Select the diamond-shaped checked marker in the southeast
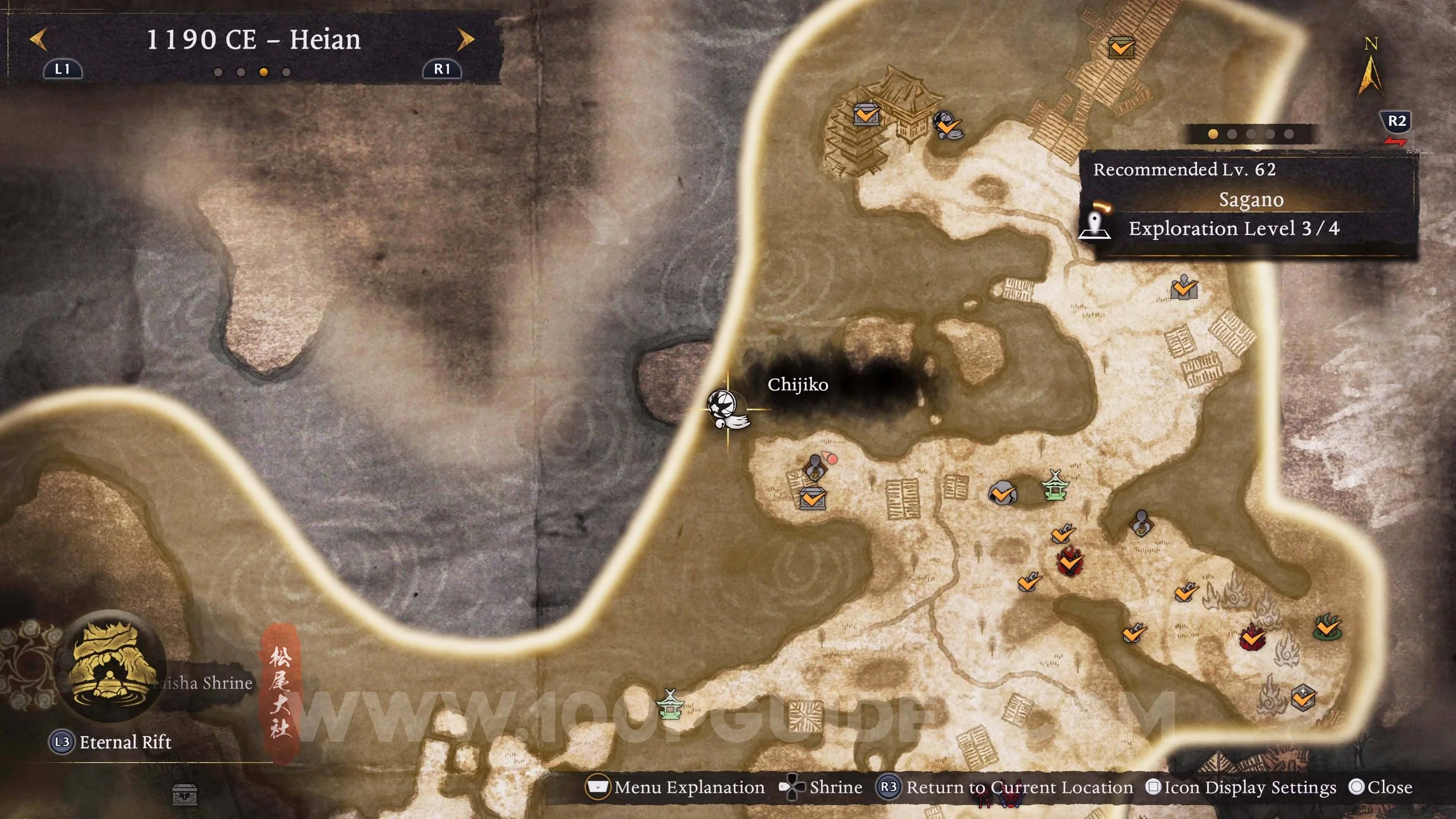This screenshot has width=1456, height=819. tap(1303, 697)
